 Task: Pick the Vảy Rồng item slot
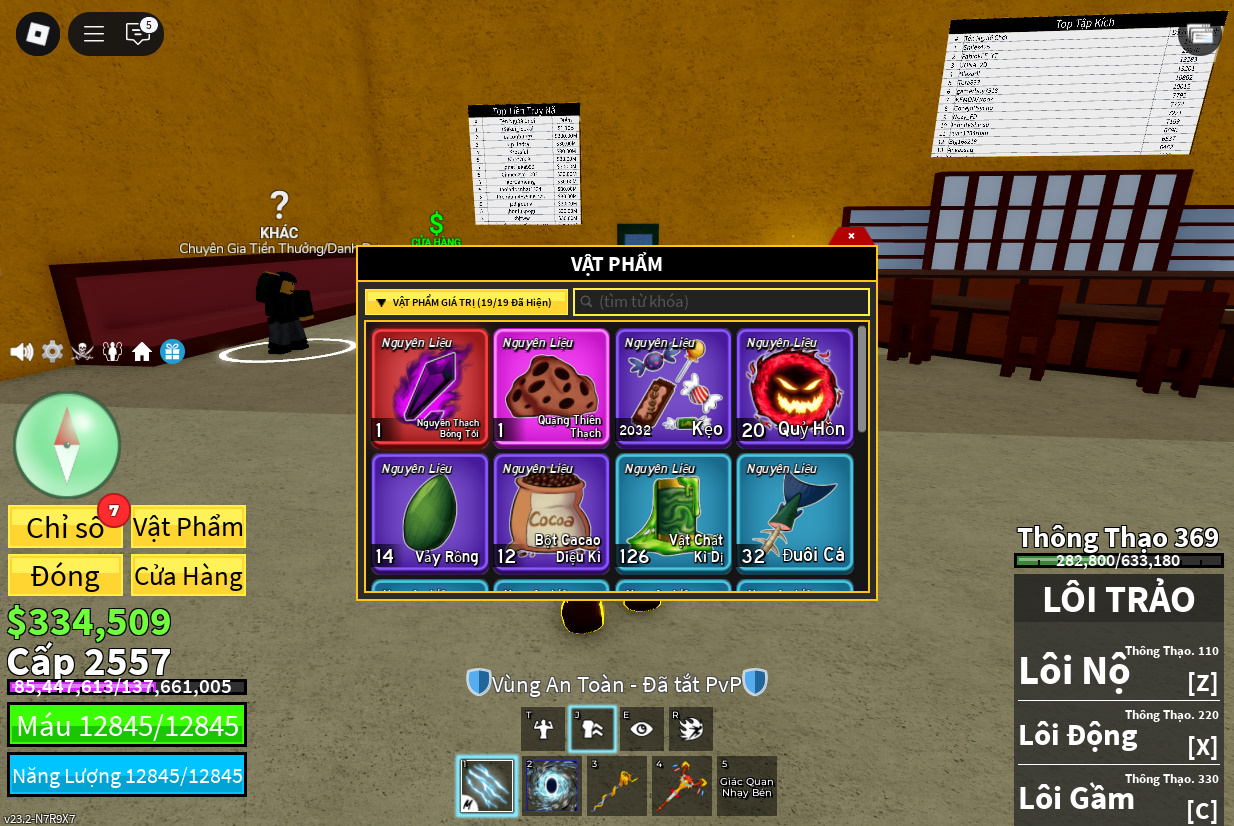click(x=430, y=513)
